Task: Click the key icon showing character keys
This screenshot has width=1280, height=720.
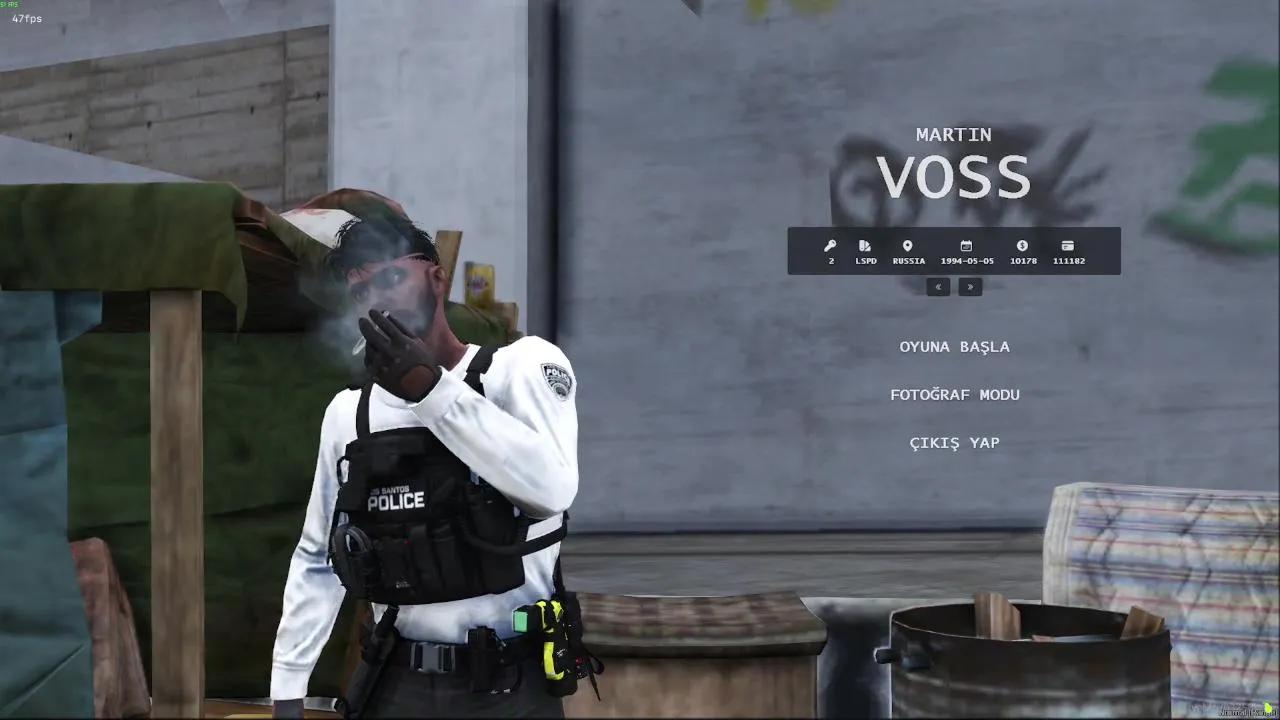Action: tap(829, 245)
